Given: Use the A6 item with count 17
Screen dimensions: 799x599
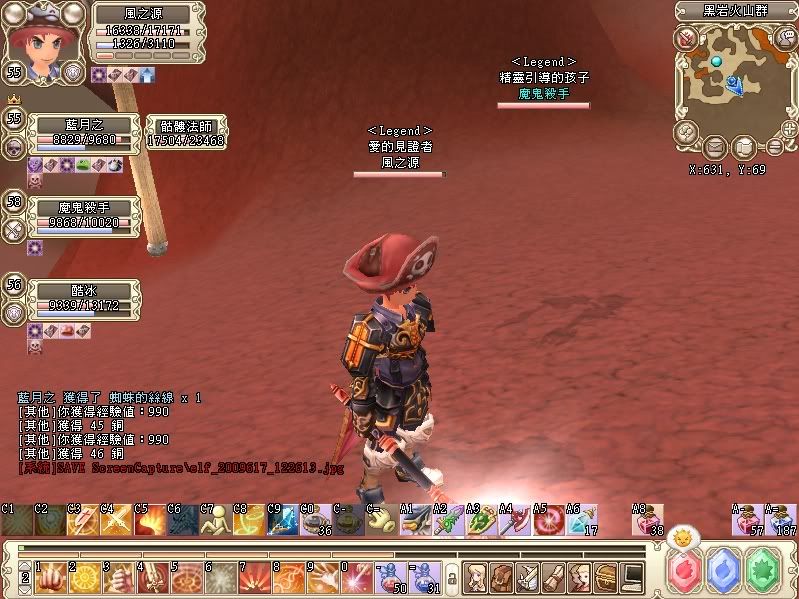Looking at the screenshot, I should [x=582, y=520].
